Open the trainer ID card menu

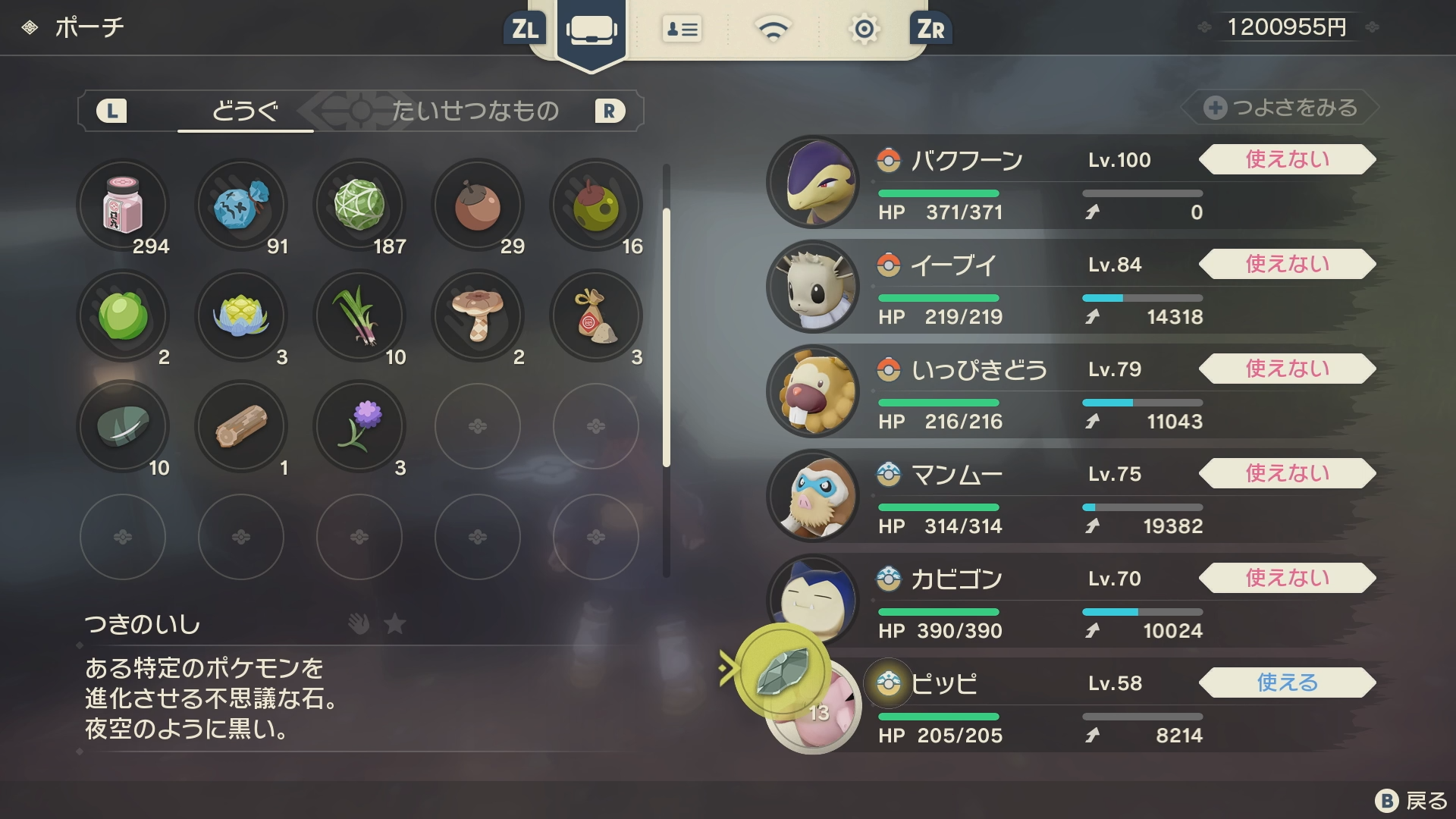[x=682, y=30]
